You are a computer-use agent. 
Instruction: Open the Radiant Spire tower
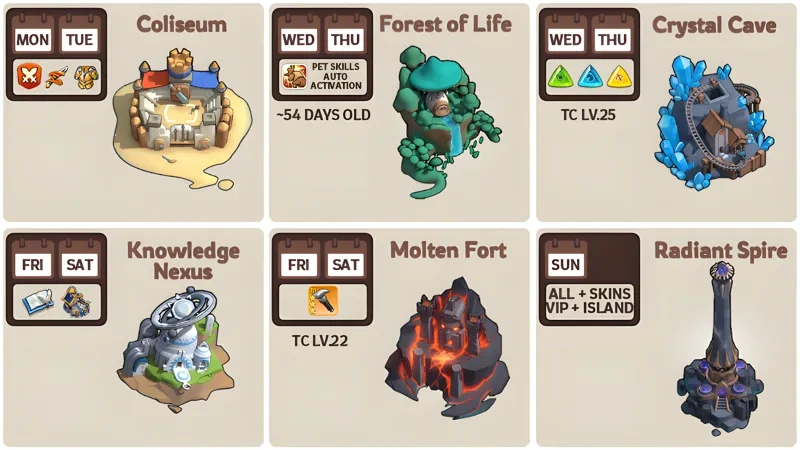pyautogui.click(x=718, y=345)
